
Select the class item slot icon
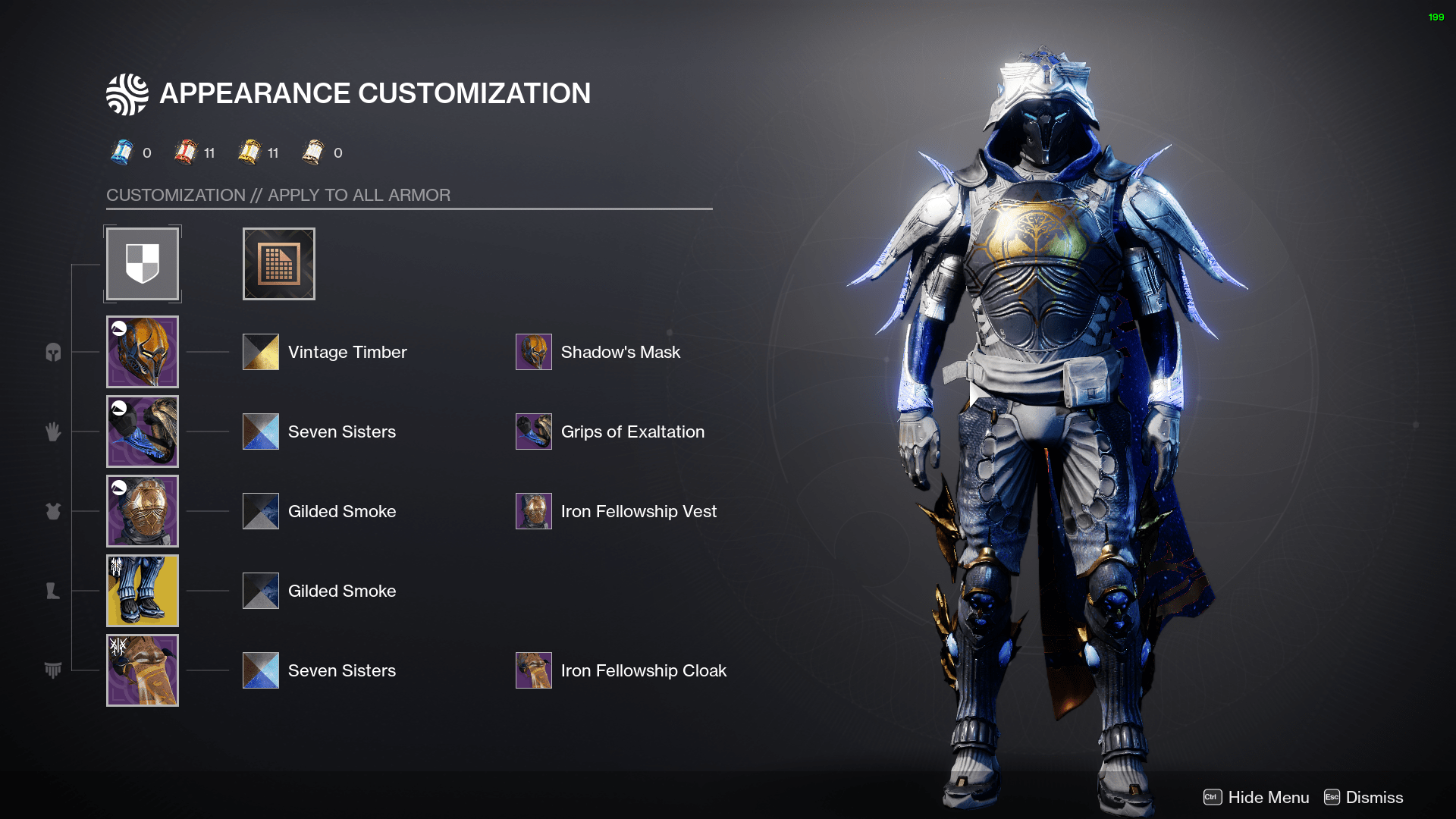(53, 670)
